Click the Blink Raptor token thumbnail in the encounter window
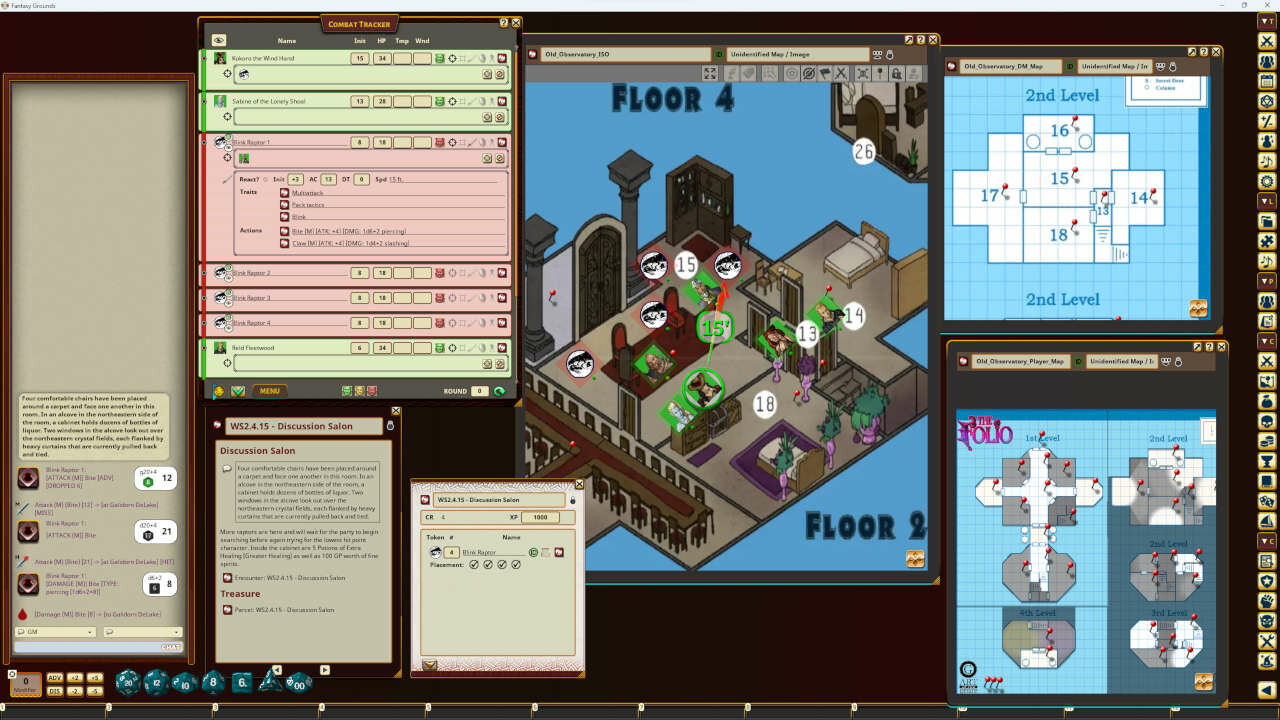Image resolution: width=1280 pixels, height=720 pixels. click(436, 552)
